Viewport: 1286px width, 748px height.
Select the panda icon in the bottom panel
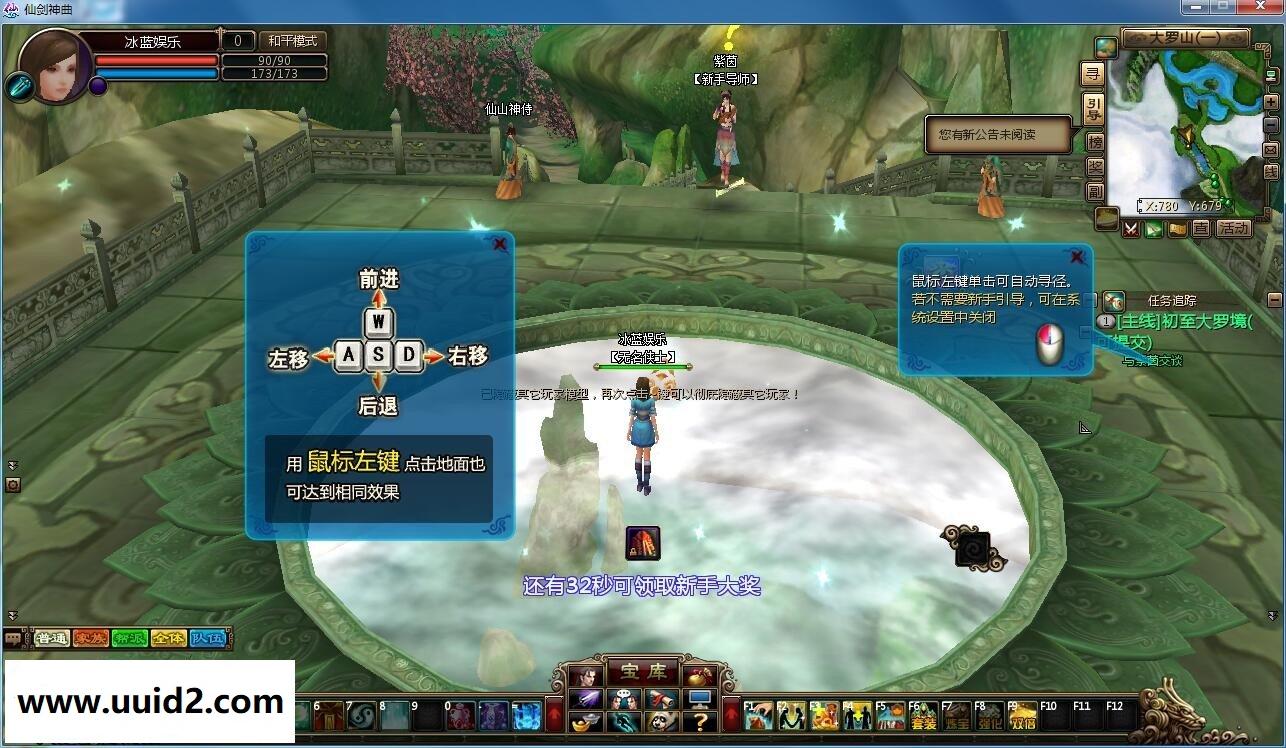pos(662,722)
